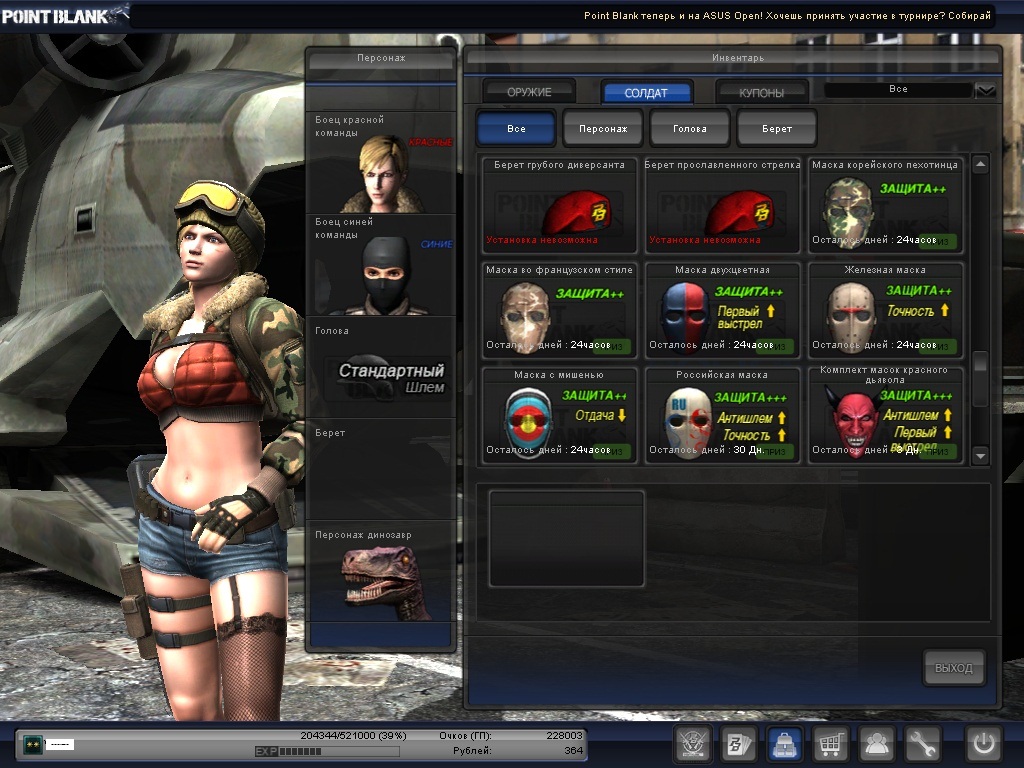Show only Голова items
Viewport: 1024px width, 768px height.
pos(690,129)
